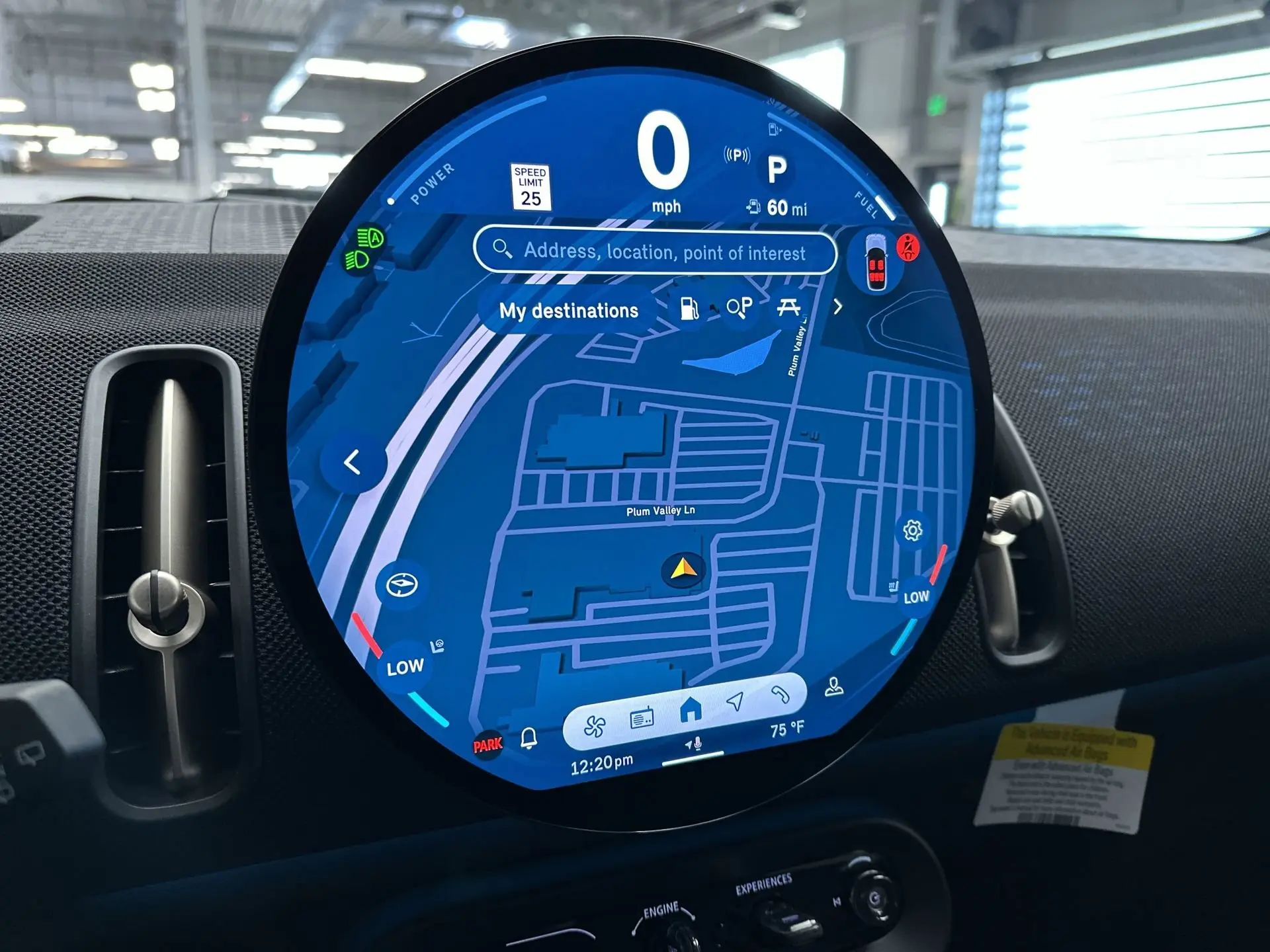Activate the voice assistant microphone
This screenshot has width=1270, height=952.
[693, 746]
